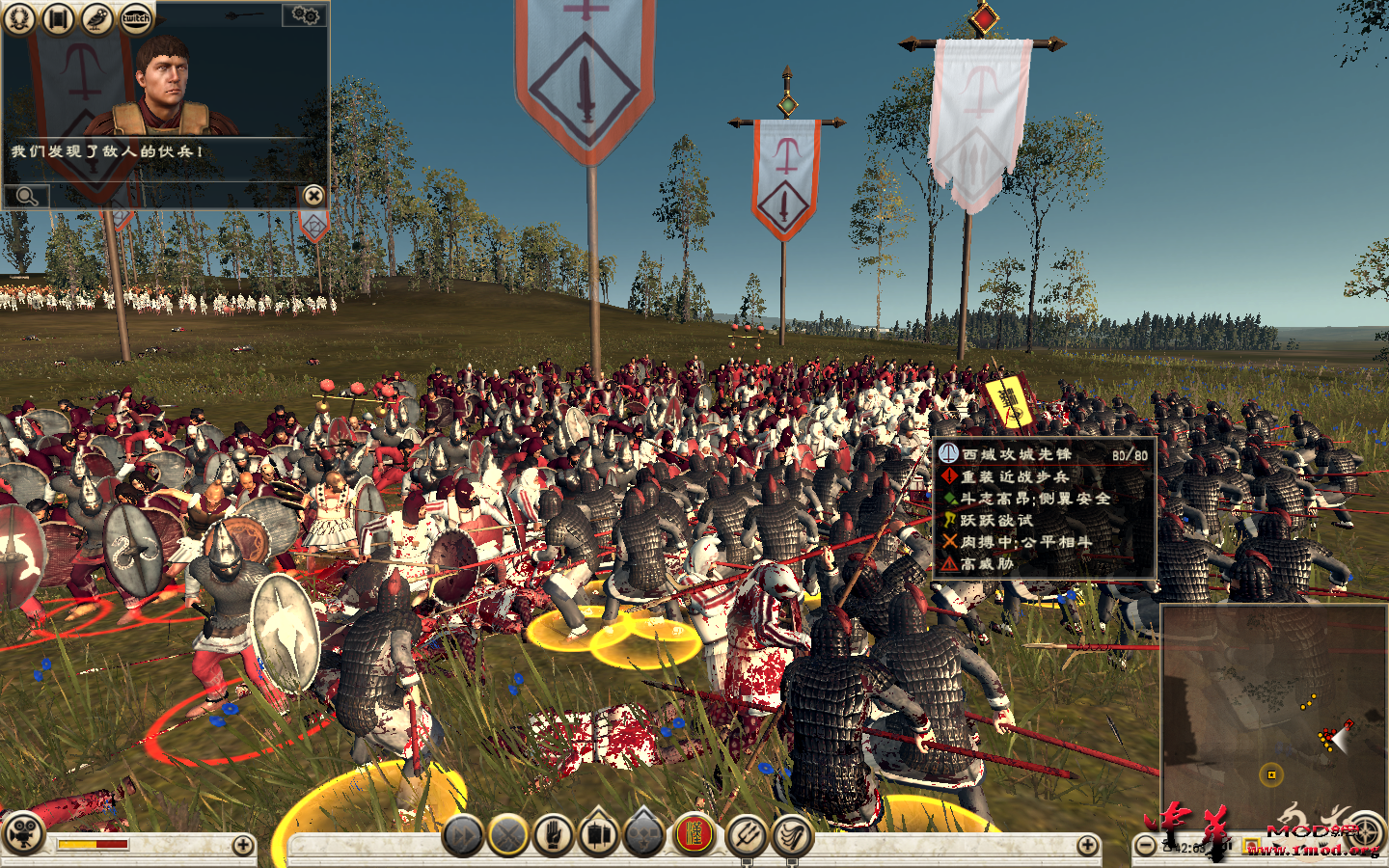Toggle the Twitch streaming icon
1389x868 pixels.
(135, 16)
